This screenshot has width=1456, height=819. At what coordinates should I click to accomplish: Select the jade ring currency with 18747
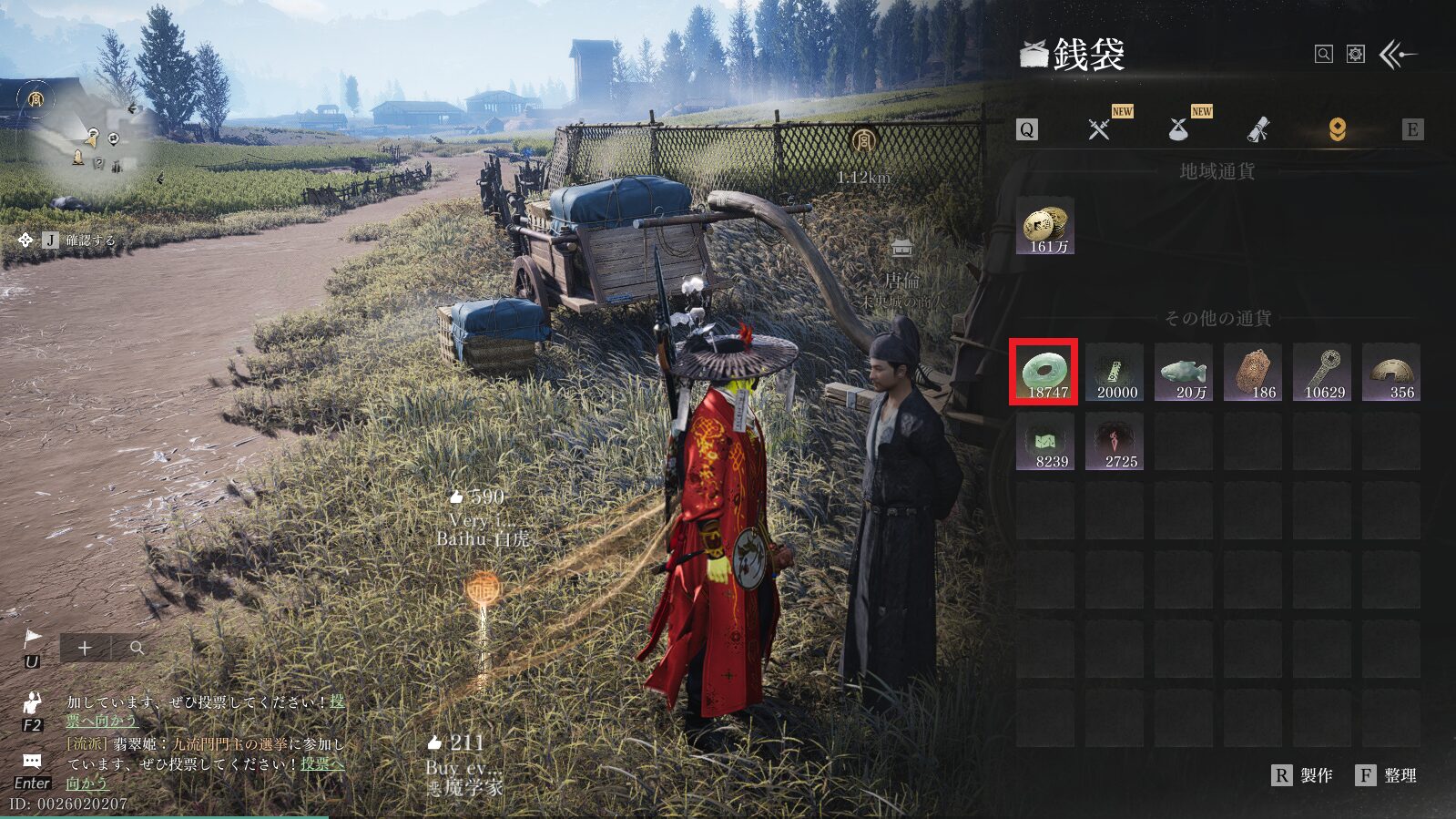(1044, 372)
